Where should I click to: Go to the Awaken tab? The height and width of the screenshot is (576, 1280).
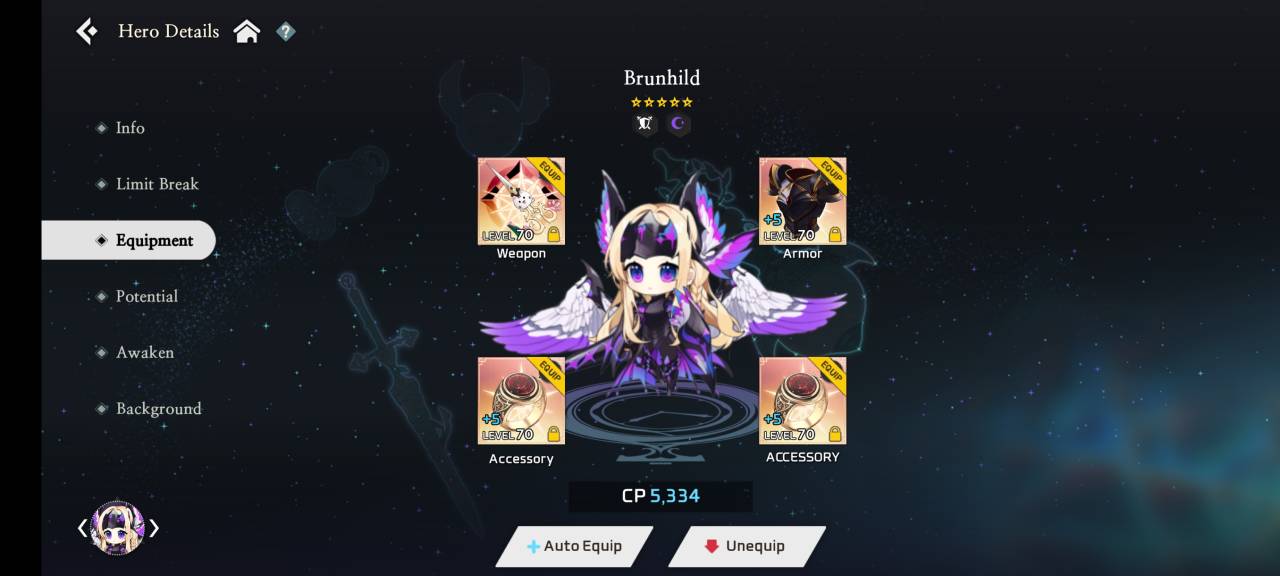pos(144,352)
